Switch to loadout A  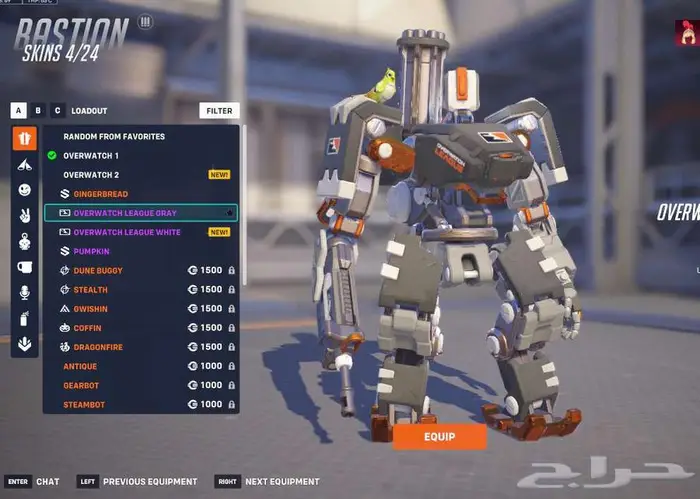(19, 111)
